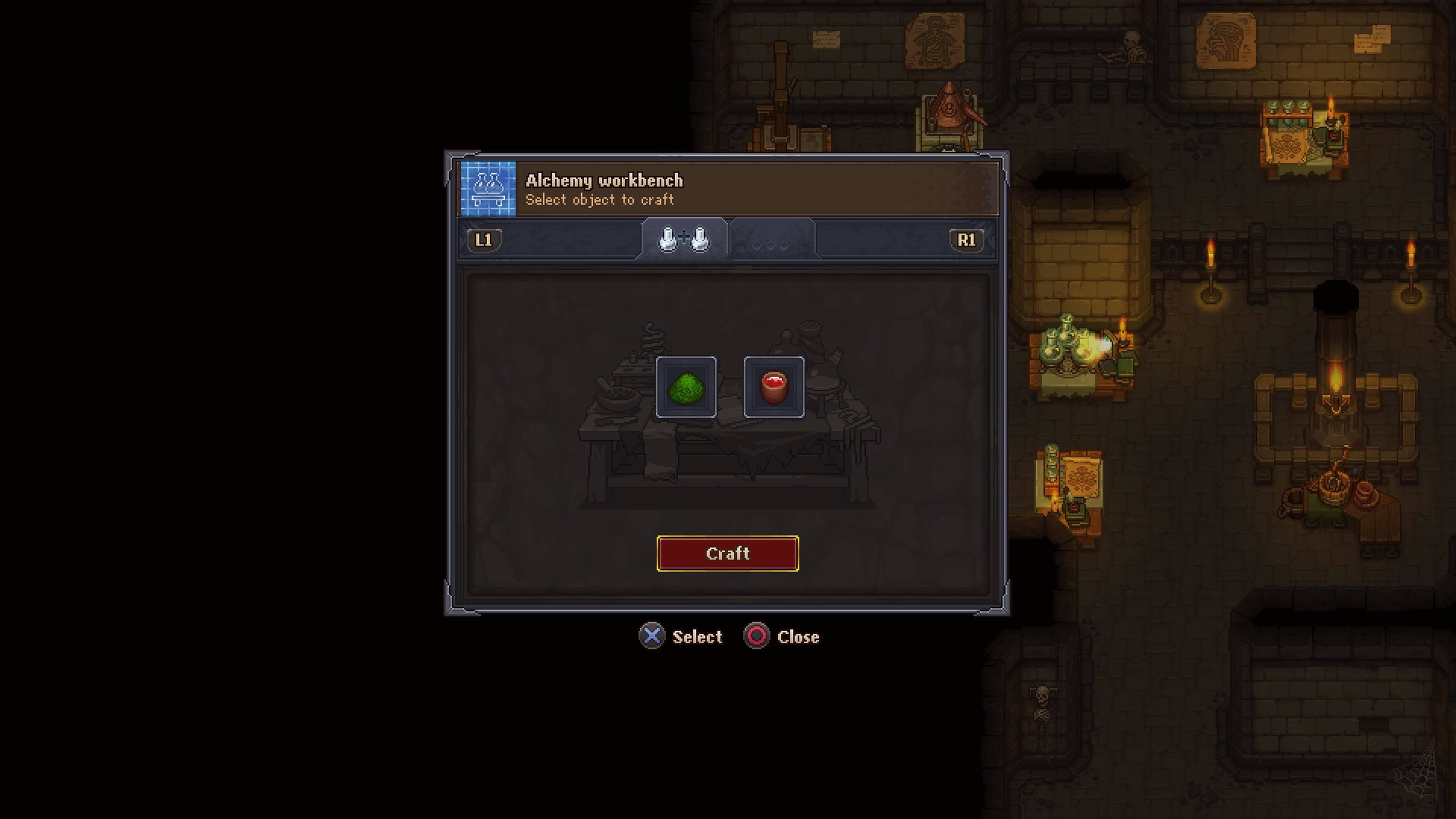Switch to the two-flask recipe tab
The width and height of the screenshot is (1456, 819).
[684, 240]
